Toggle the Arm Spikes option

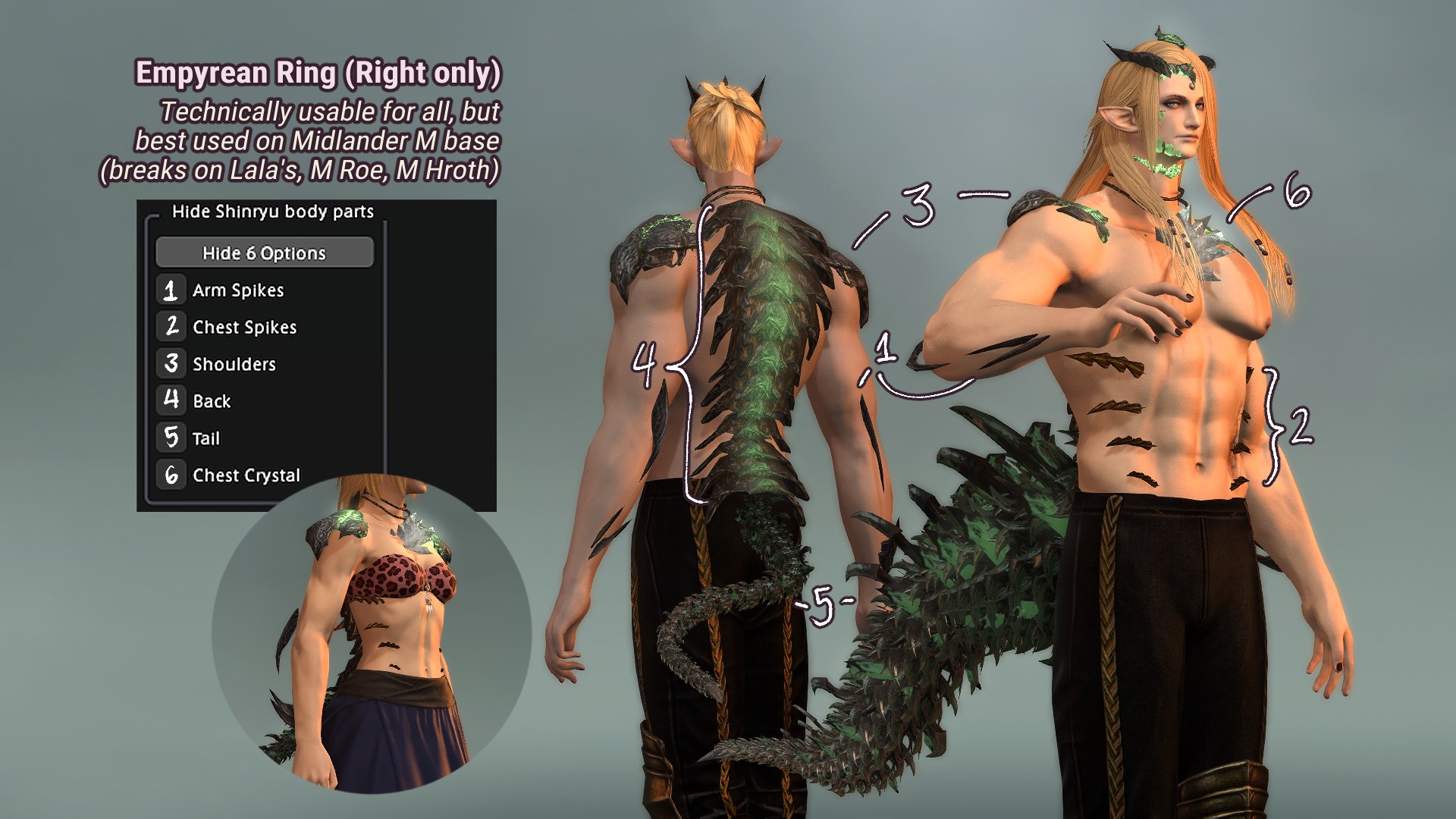(x=171, y=290)
